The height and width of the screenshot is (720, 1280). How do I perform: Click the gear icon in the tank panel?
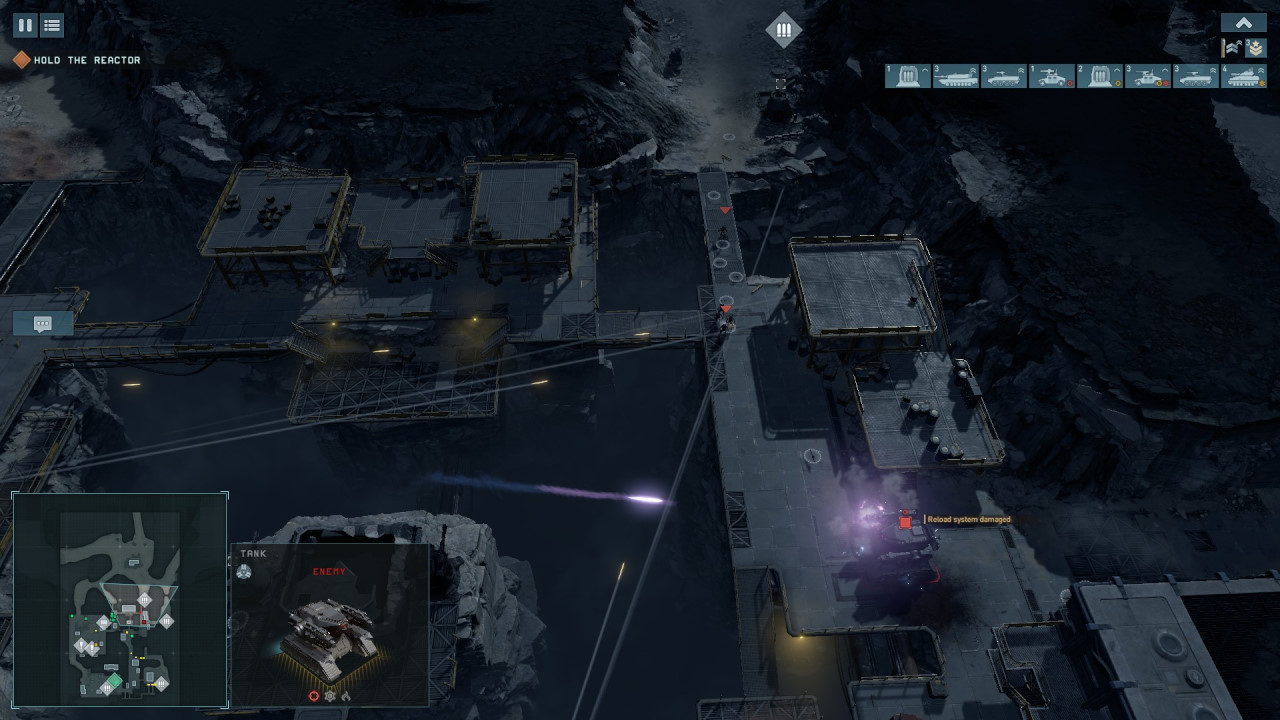330,695
